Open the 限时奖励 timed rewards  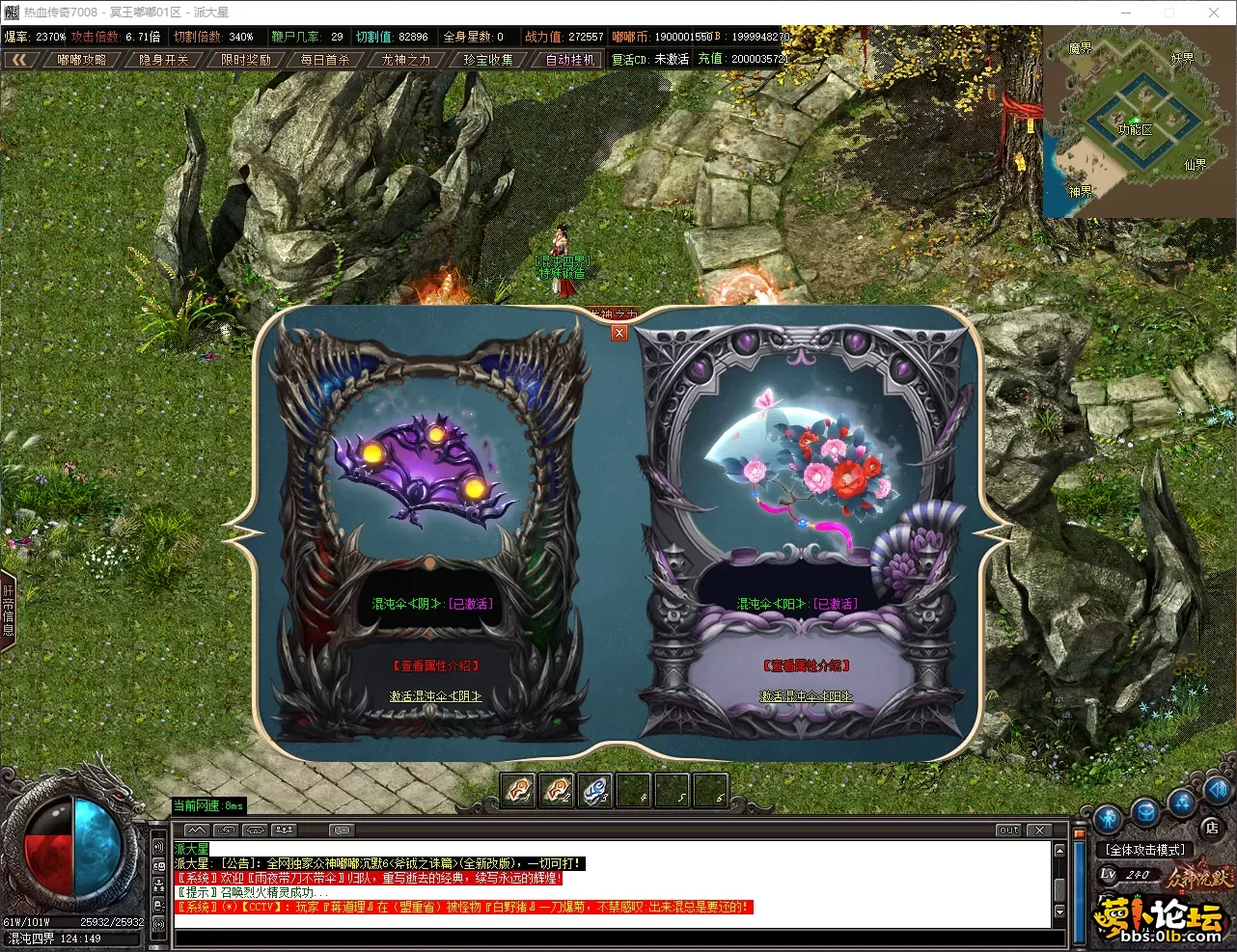tap(246, 60)
